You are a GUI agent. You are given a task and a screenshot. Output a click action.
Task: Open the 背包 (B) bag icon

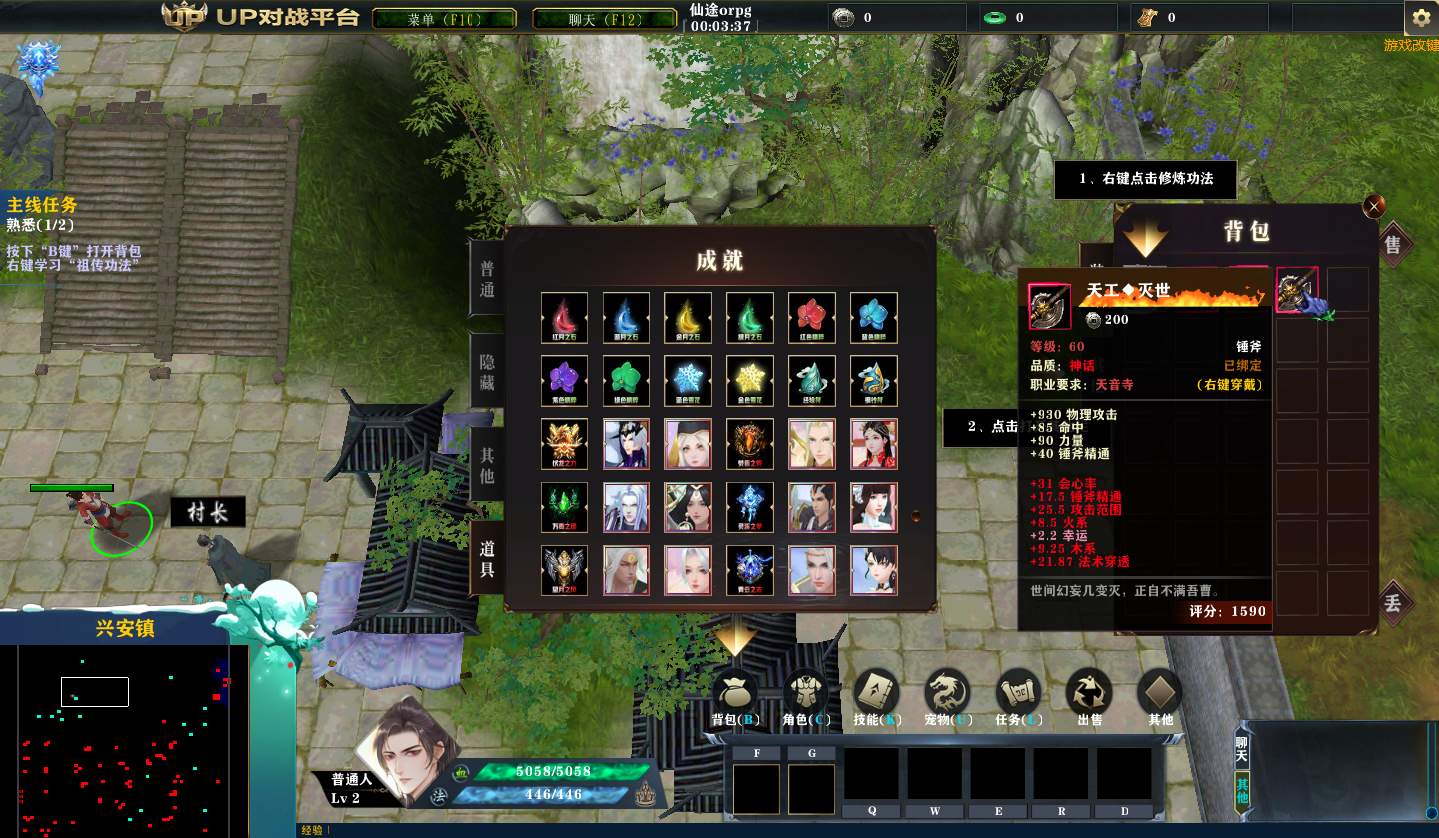[x=735, y=694]
